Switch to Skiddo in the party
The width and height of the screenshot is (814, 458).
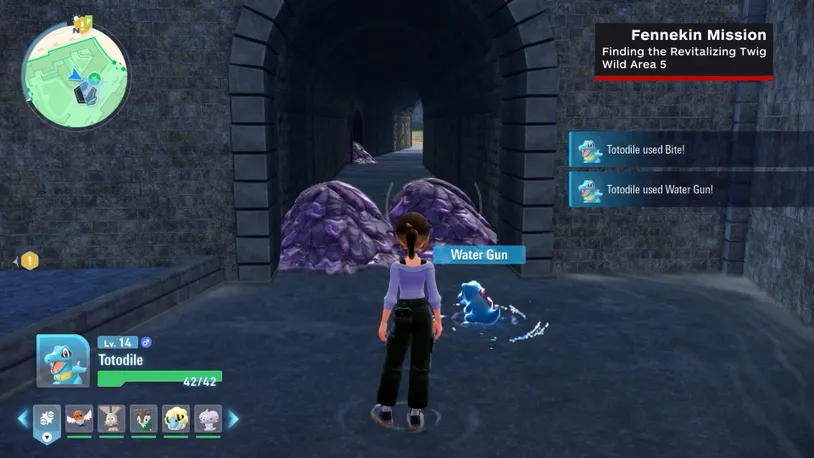pyautogui.click(x=143, y=419)
